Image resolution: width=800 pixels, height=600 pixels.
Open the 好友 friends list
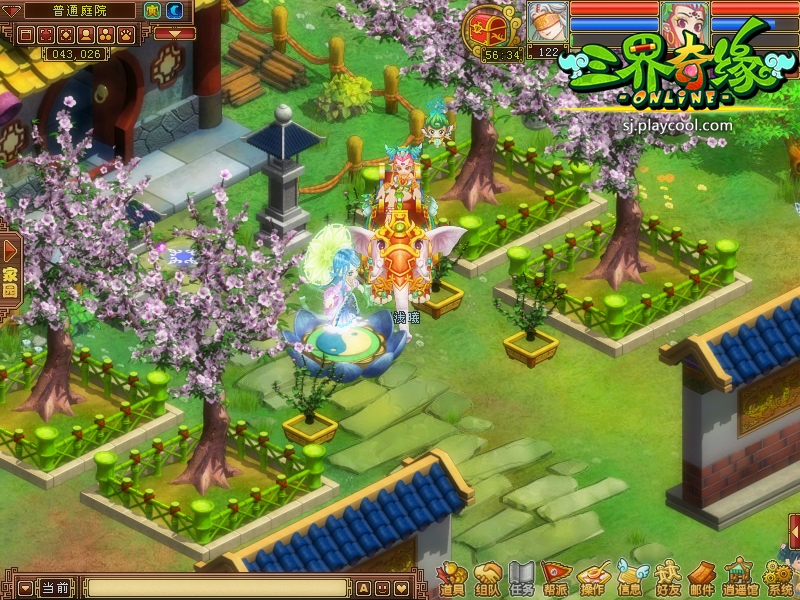[x=666, y=579]
